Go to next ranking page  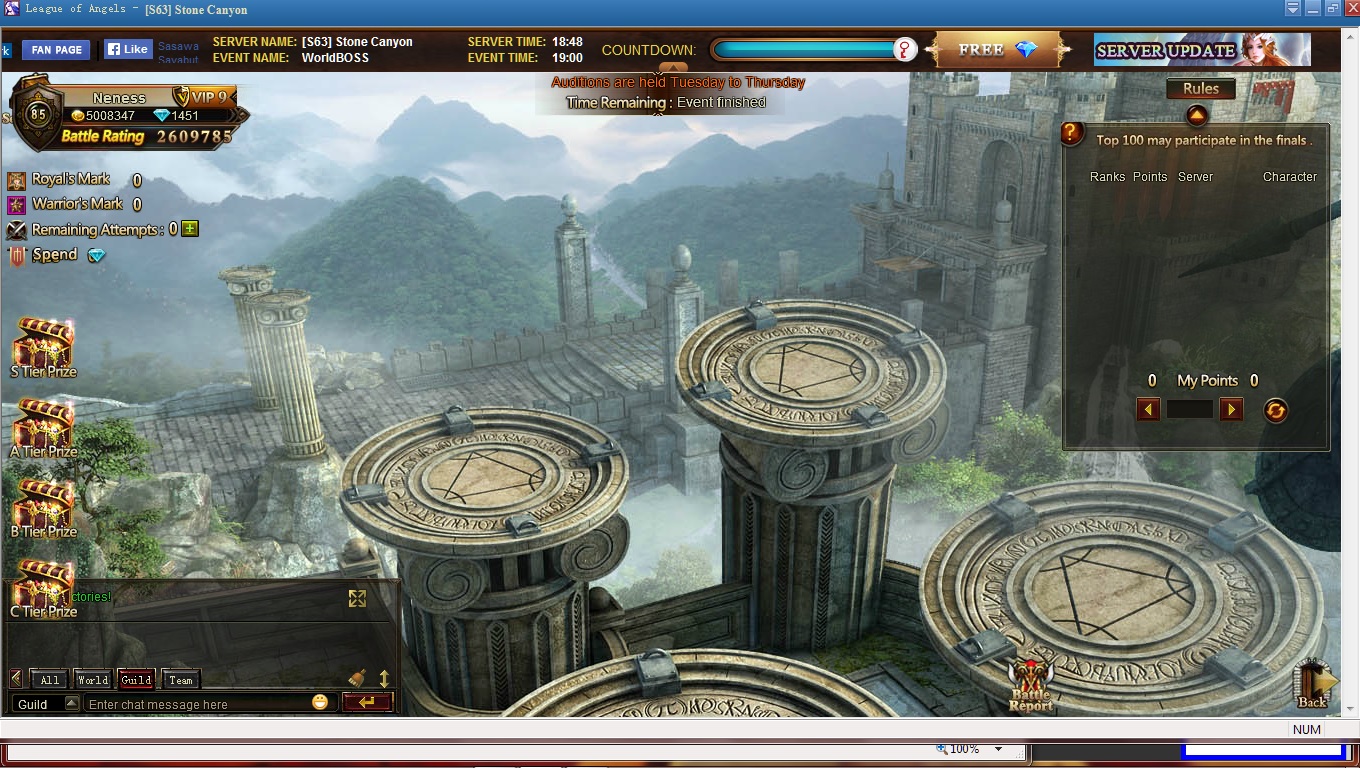click(1231, 409)
